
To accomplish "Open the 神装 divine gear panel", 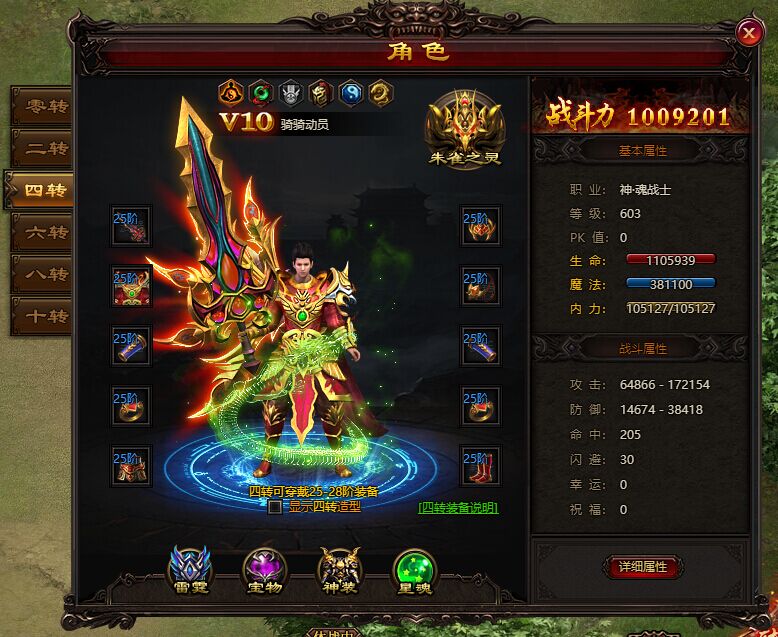I will tap(339, 570).
